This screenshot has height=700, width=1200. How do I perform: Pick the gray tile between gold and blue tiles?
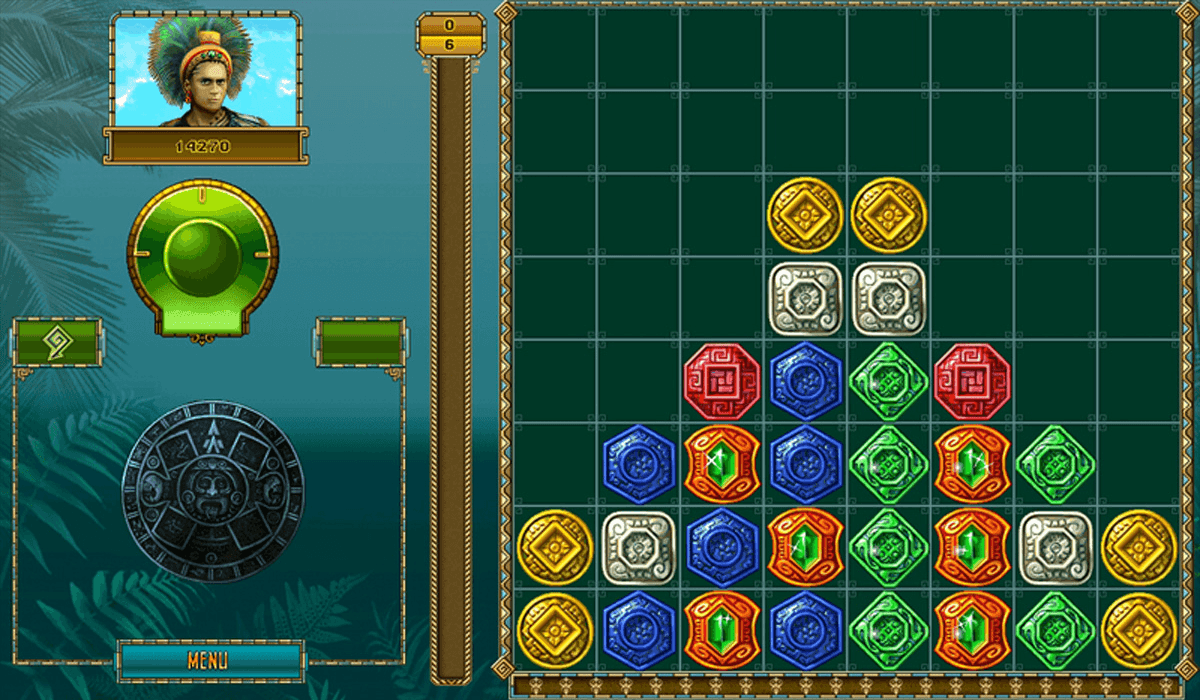639,547
